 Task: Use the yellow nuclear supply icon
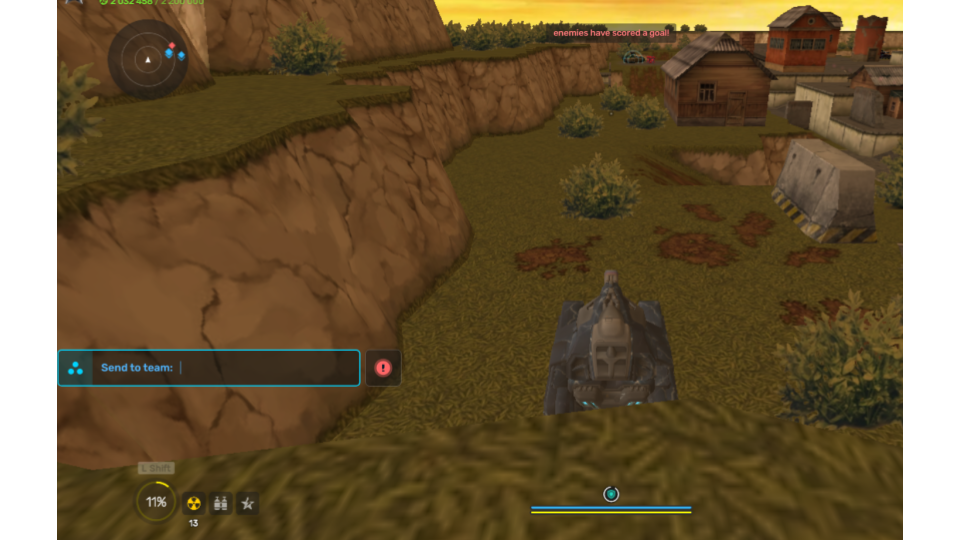click(194, 503)
